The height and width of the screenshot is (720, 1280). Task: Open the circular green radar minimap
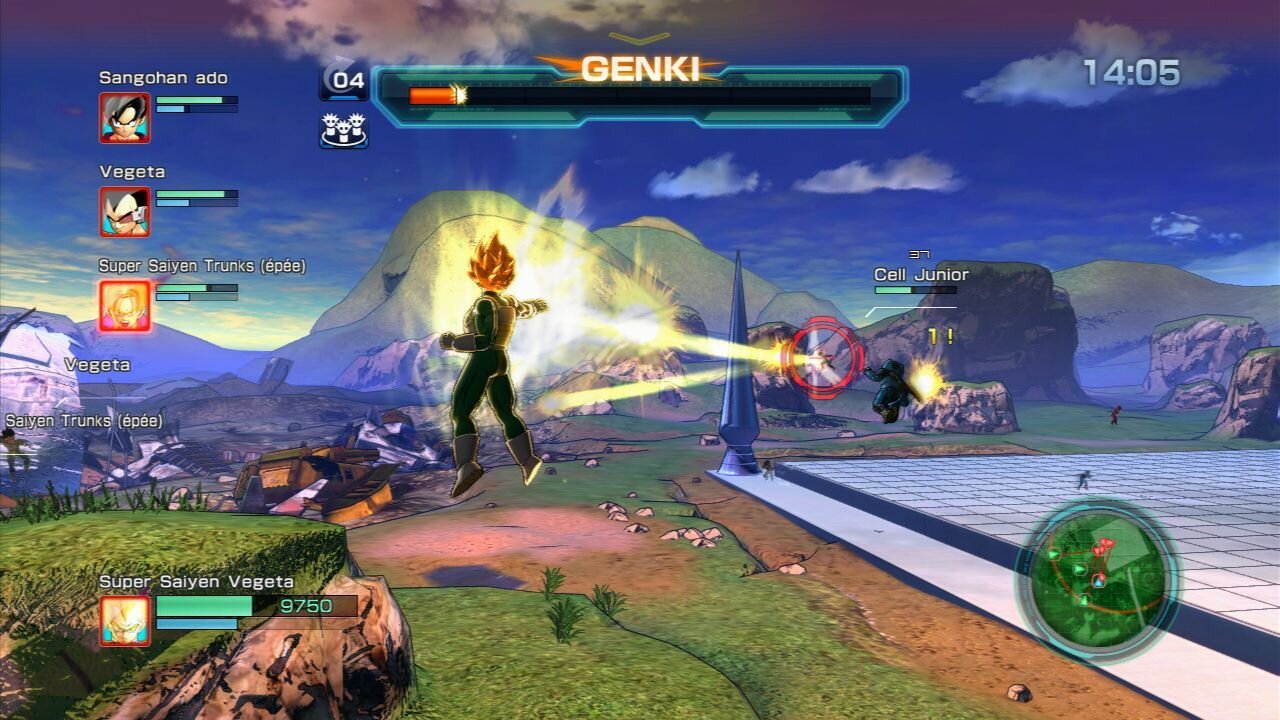click(1097, 577)
